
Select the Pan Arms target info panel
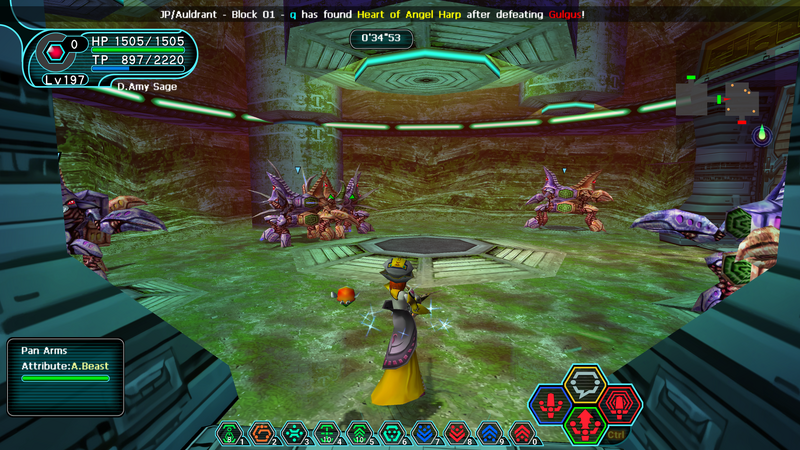[x=65, y=377]
